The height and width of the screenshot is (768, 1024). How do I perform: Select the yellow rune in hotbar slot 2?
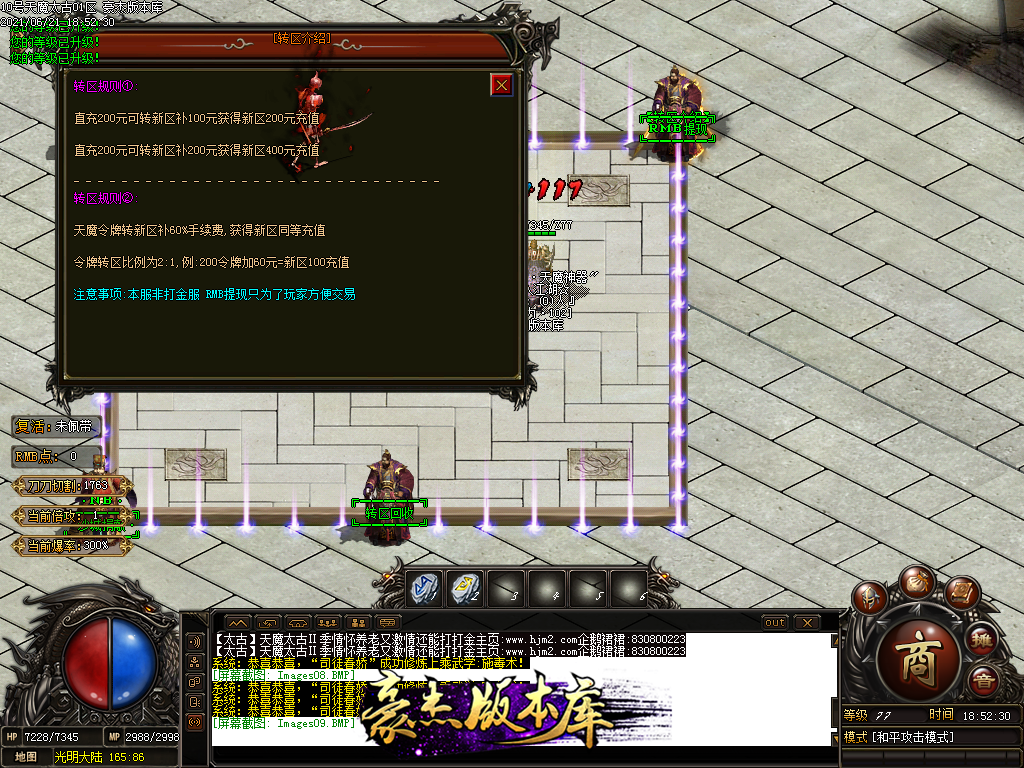pyautogui.click(x=465, y=589)
